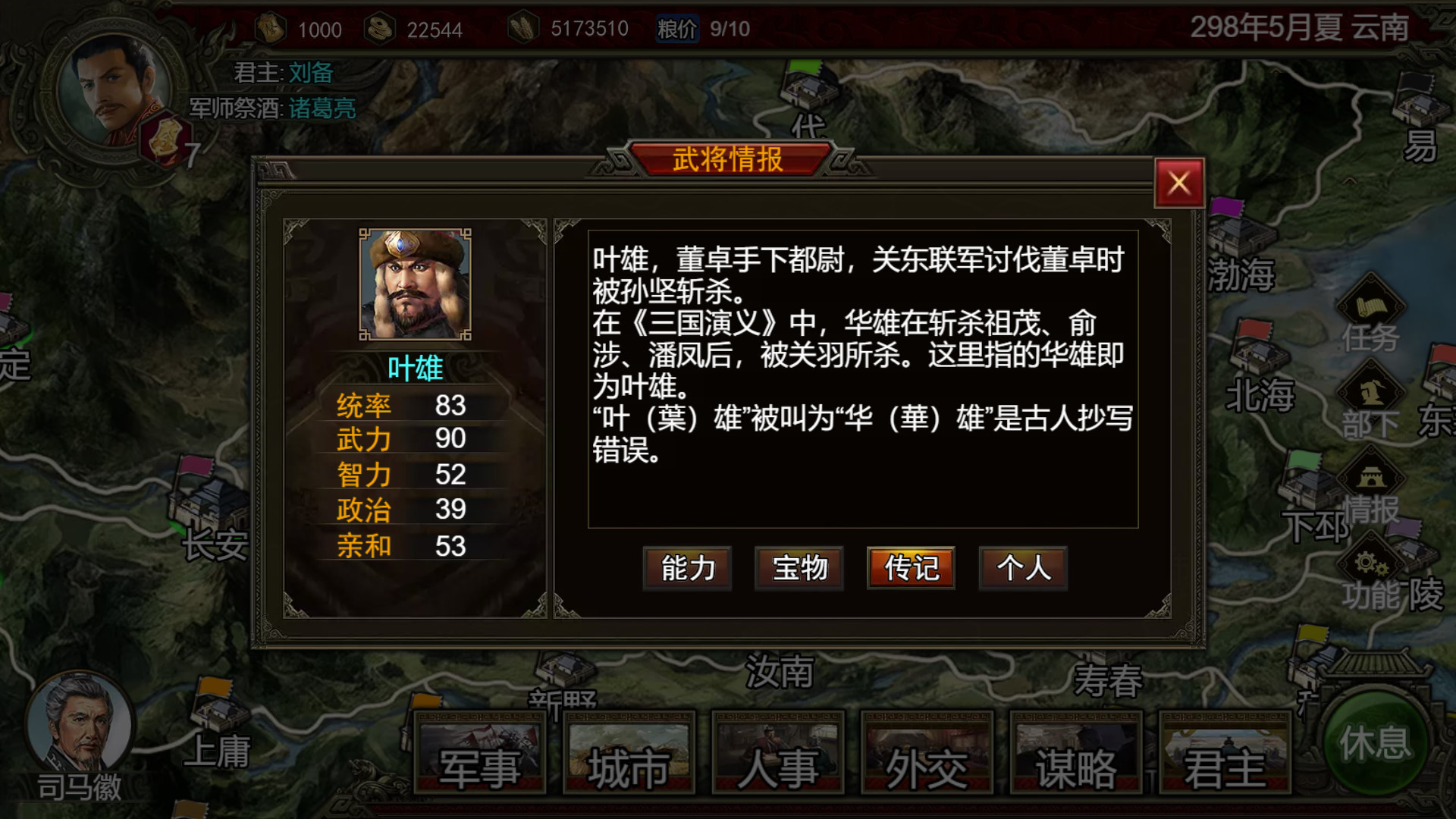Switch to the 能力 ability tab
This screenshot has height=819, width=1456.
pyautogui.click(x=686, y=568)
